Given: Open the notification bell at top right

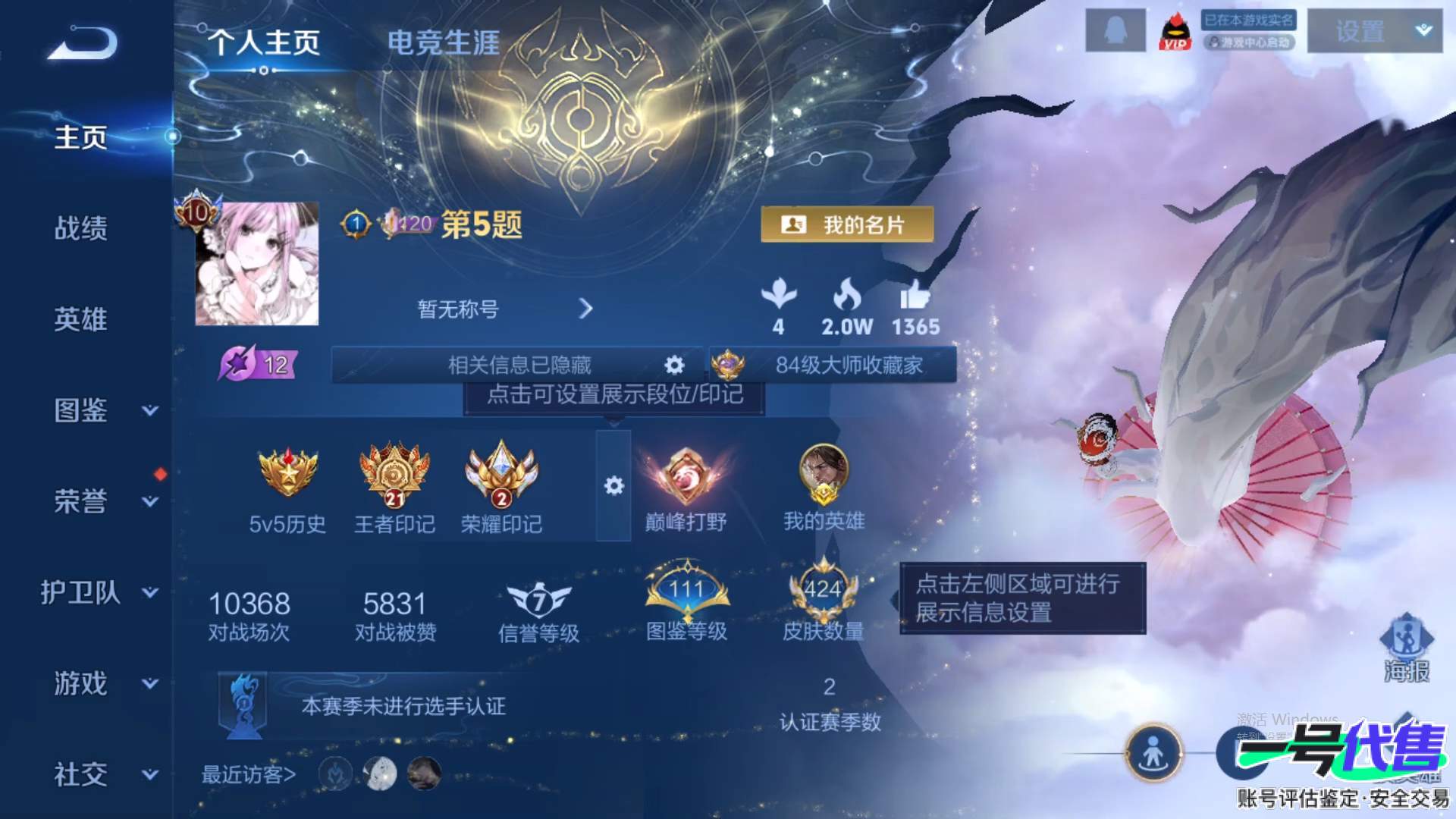Looking at the screenshot, I should pyautogui.click(x=1114, y=32).
